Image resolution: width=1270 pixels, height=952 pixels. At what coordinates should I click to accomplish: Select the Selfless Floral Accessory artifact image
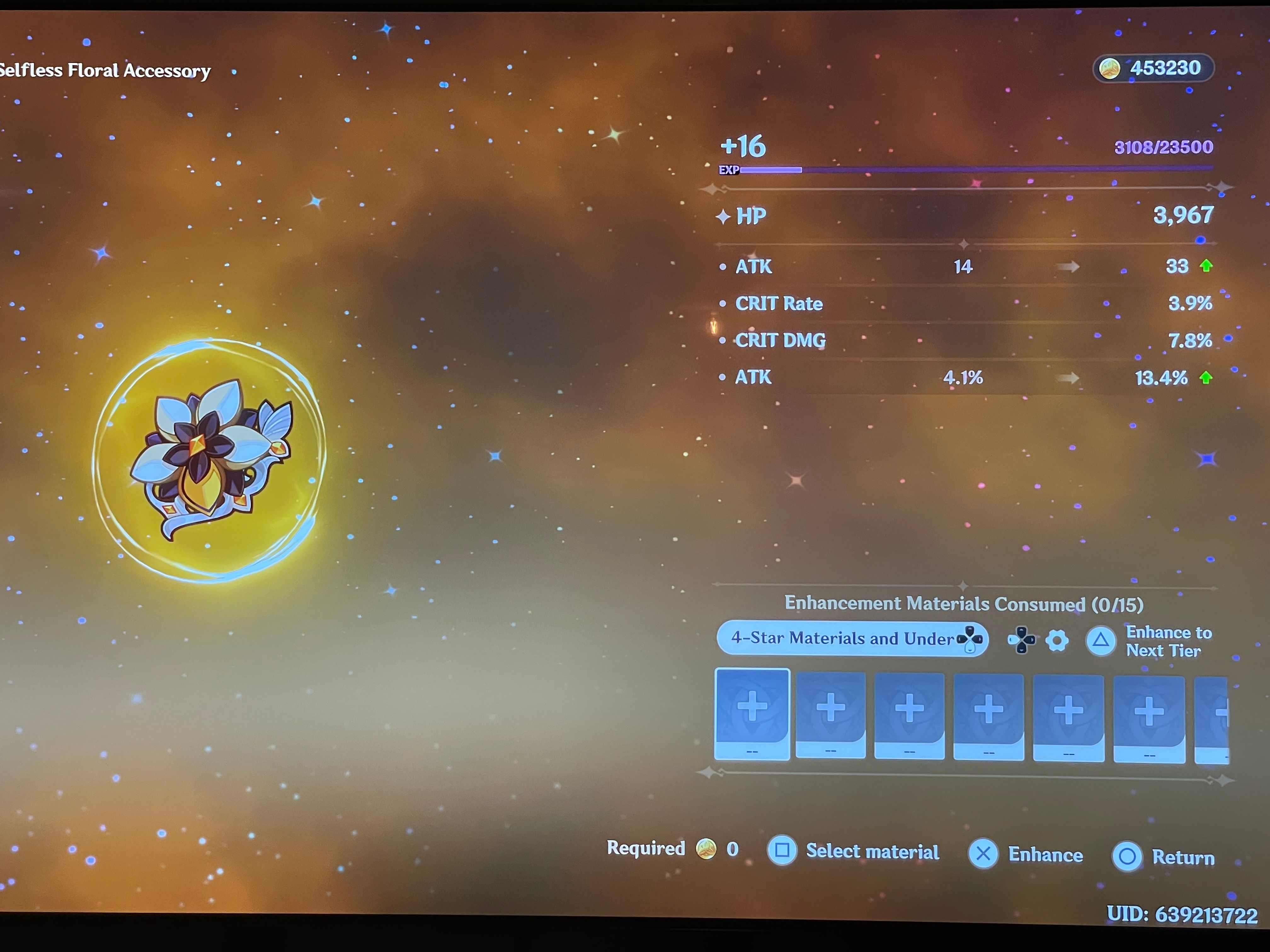[212, 459]
